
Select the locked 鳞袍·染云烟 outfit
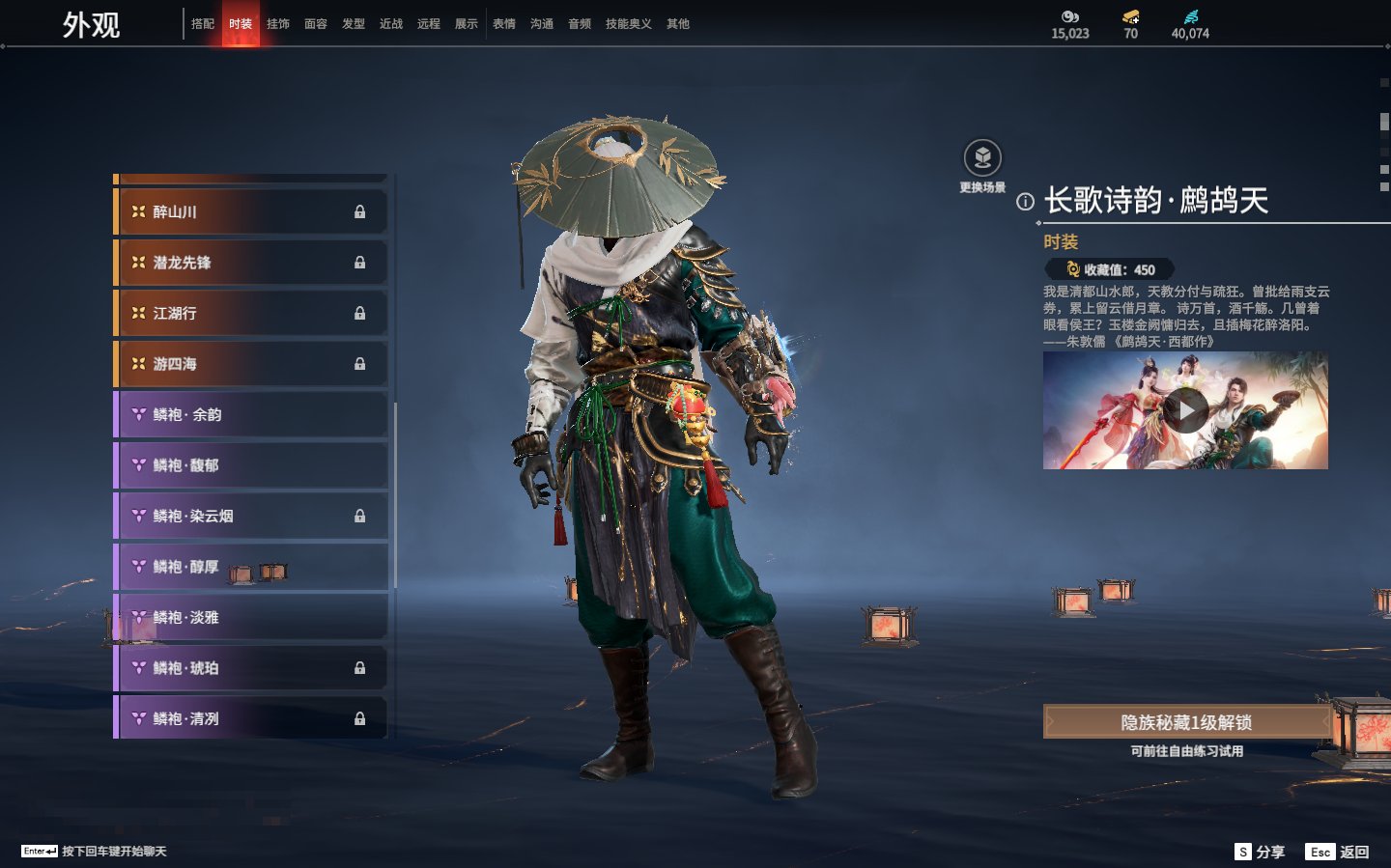(x=251, y=516)
